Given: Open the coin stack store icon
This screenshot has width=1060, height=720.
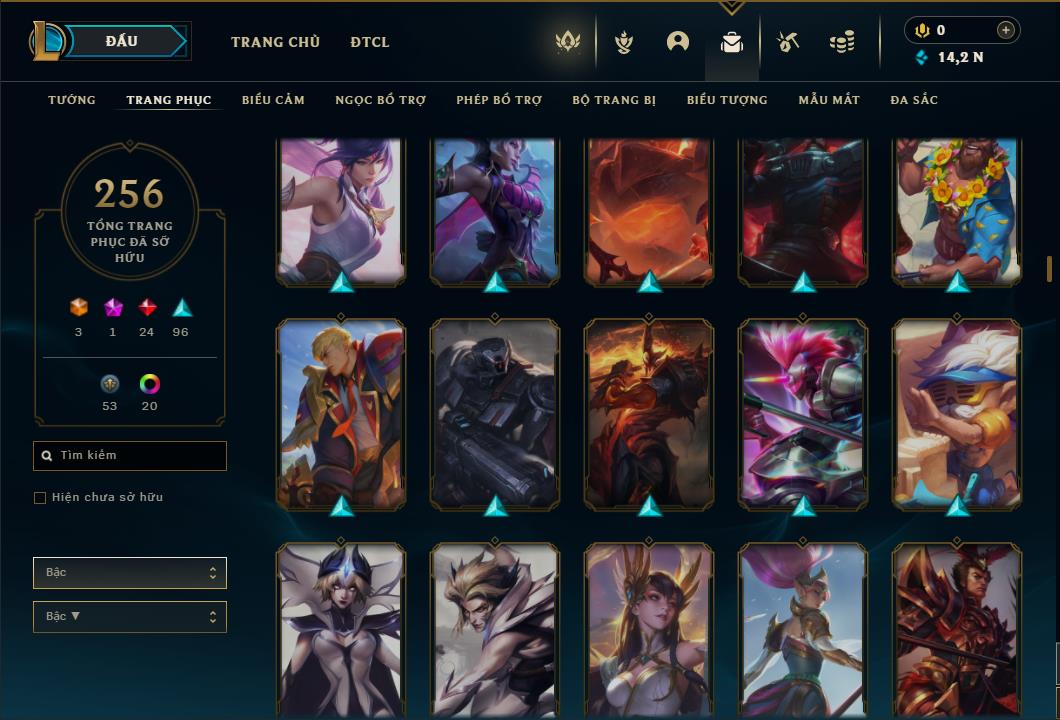Looking at the screenshot, I should pyautogui.click(x=842, y=42).
